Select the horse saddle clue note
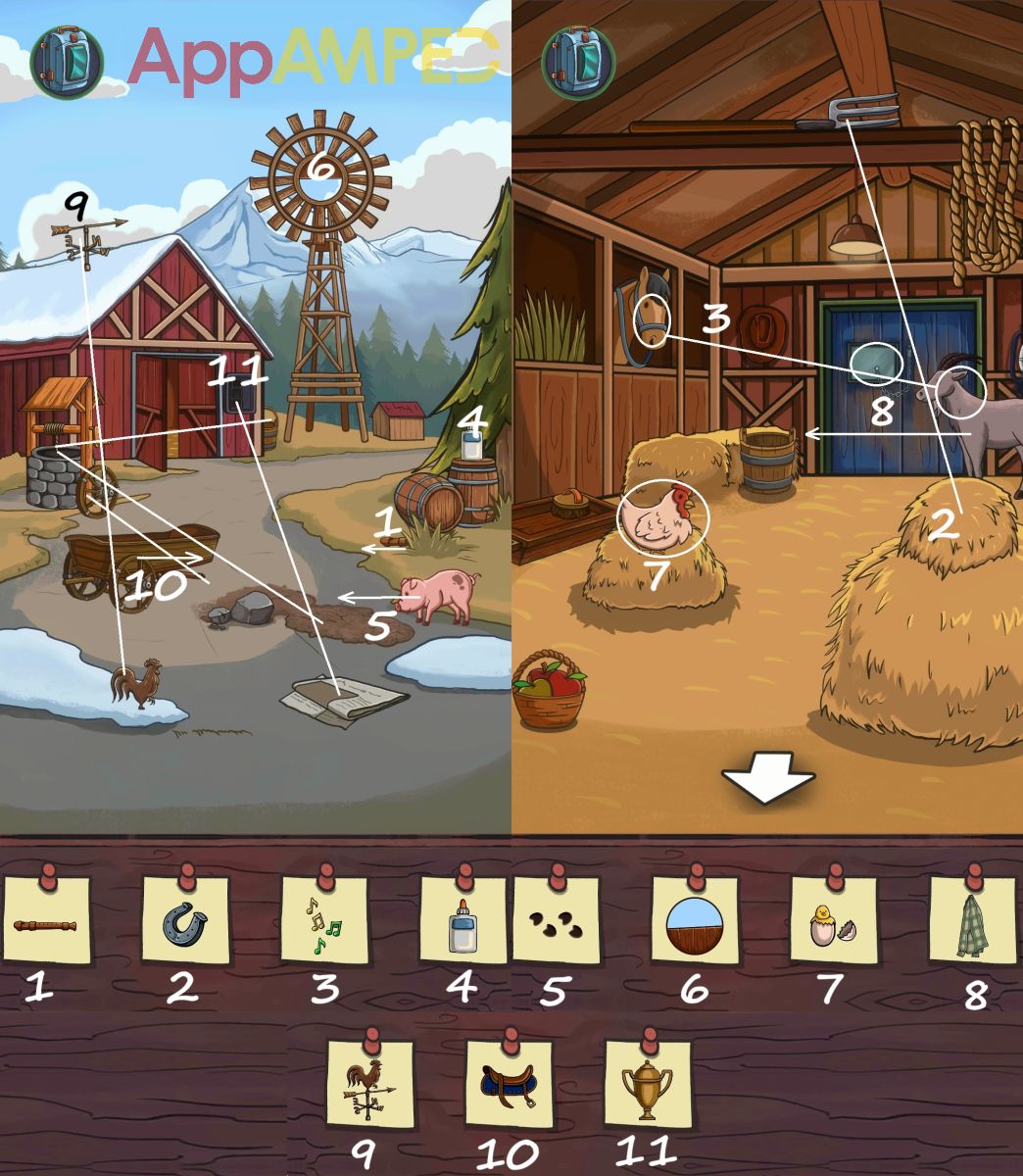Screen dimensions: 1023x1176 [509, 1085]
